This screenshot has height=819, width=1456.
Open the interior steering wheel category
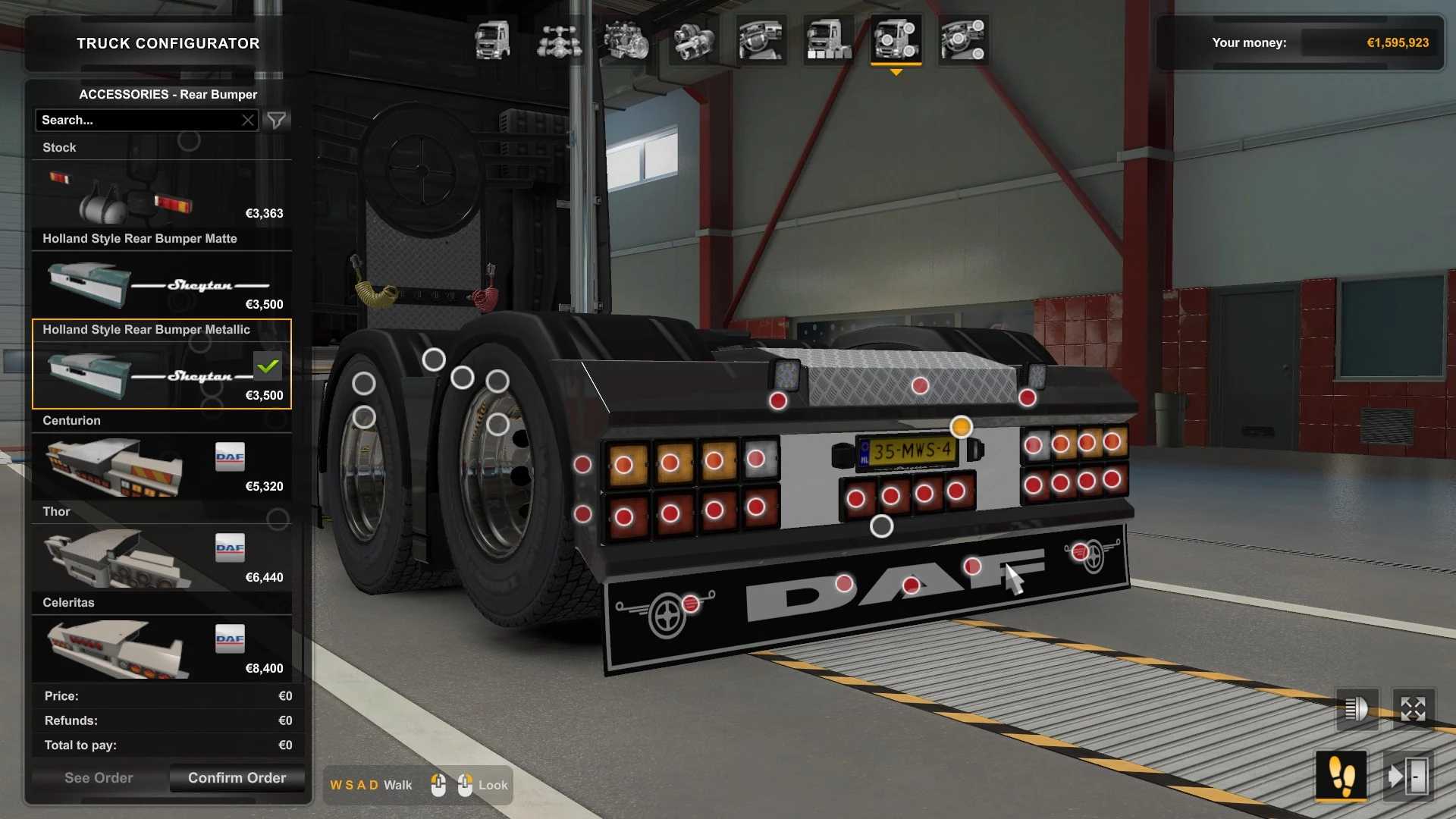pyautogui.click(x=761, y=40)
